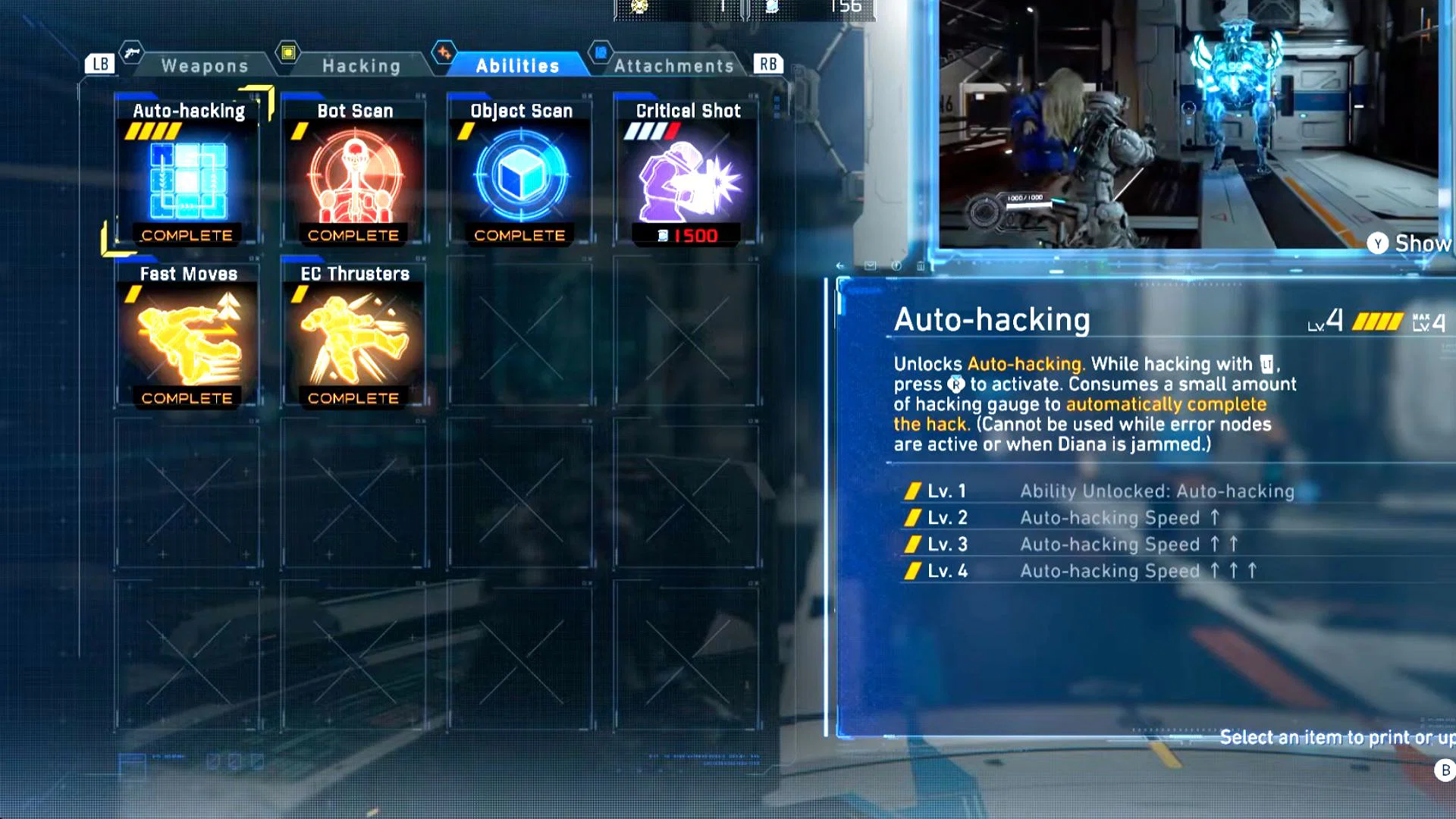The width and height of the screenshot is (1456, 819).
Task: Click the chip icon beside Hacking tab
Action: [289, 52]
